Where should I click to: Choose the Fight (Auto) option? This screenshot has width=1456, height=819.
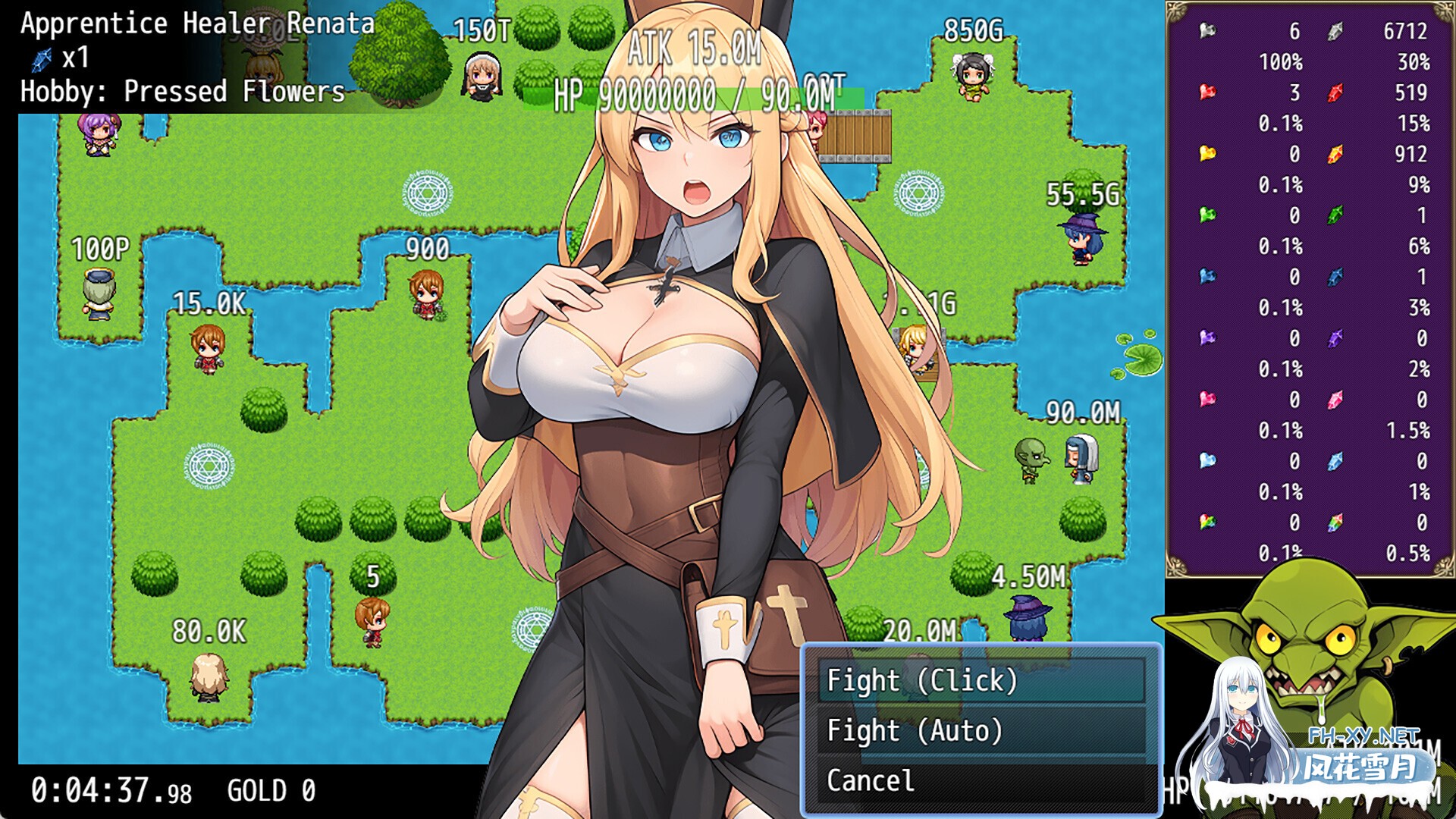913,731
